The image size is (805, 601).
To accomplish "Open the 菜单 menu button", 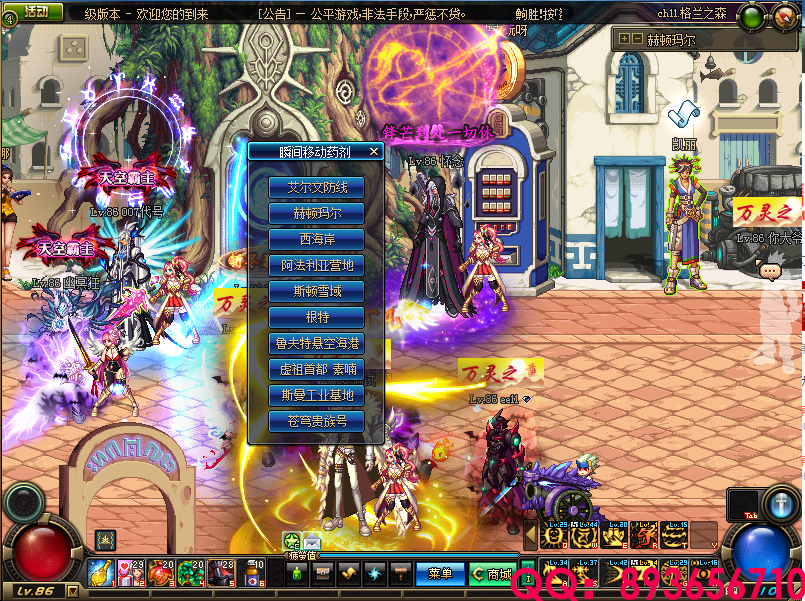I will pos(440,574).
